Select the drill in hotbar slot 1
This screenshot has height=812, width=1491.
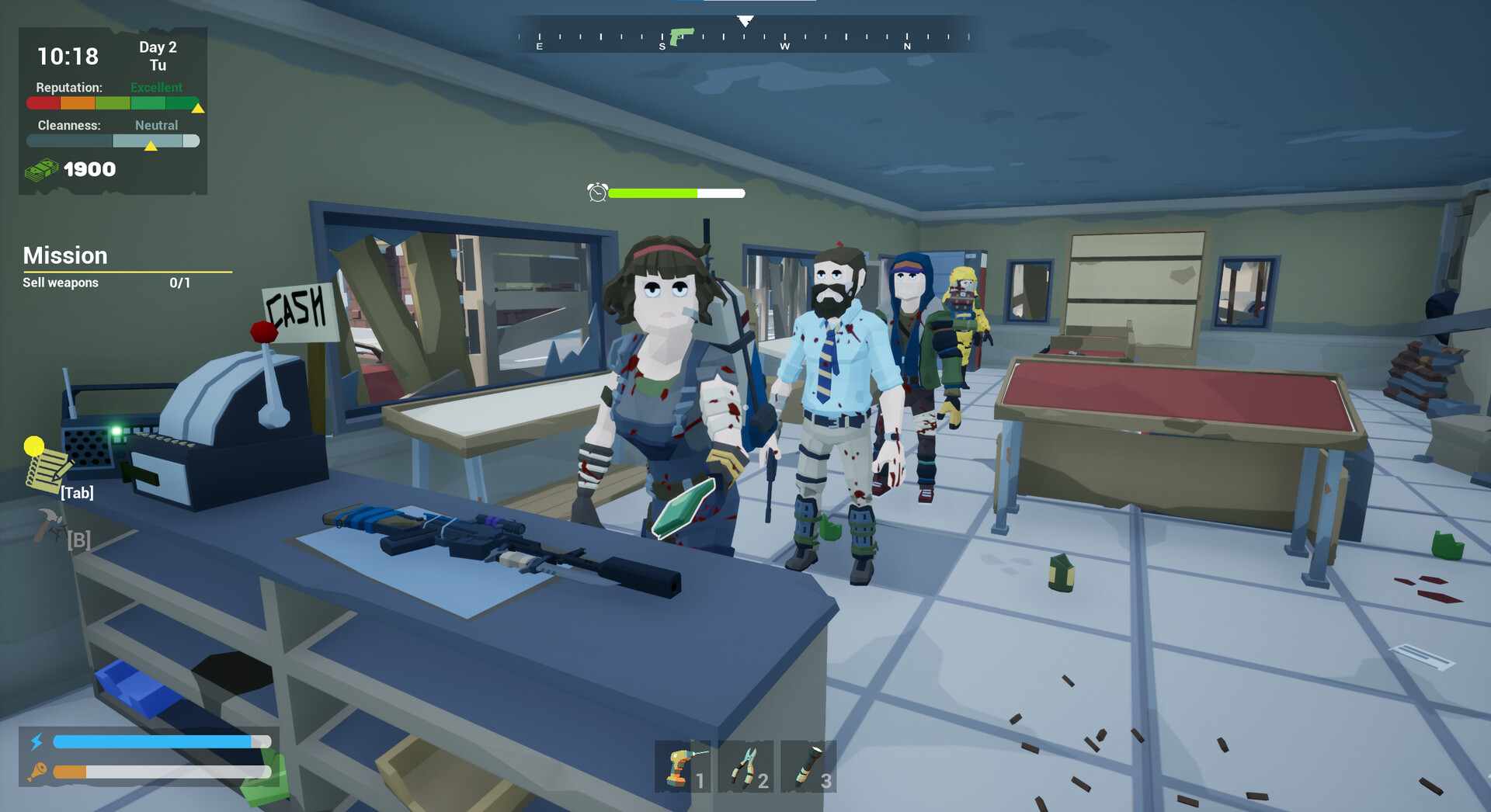tap(682, 767)
